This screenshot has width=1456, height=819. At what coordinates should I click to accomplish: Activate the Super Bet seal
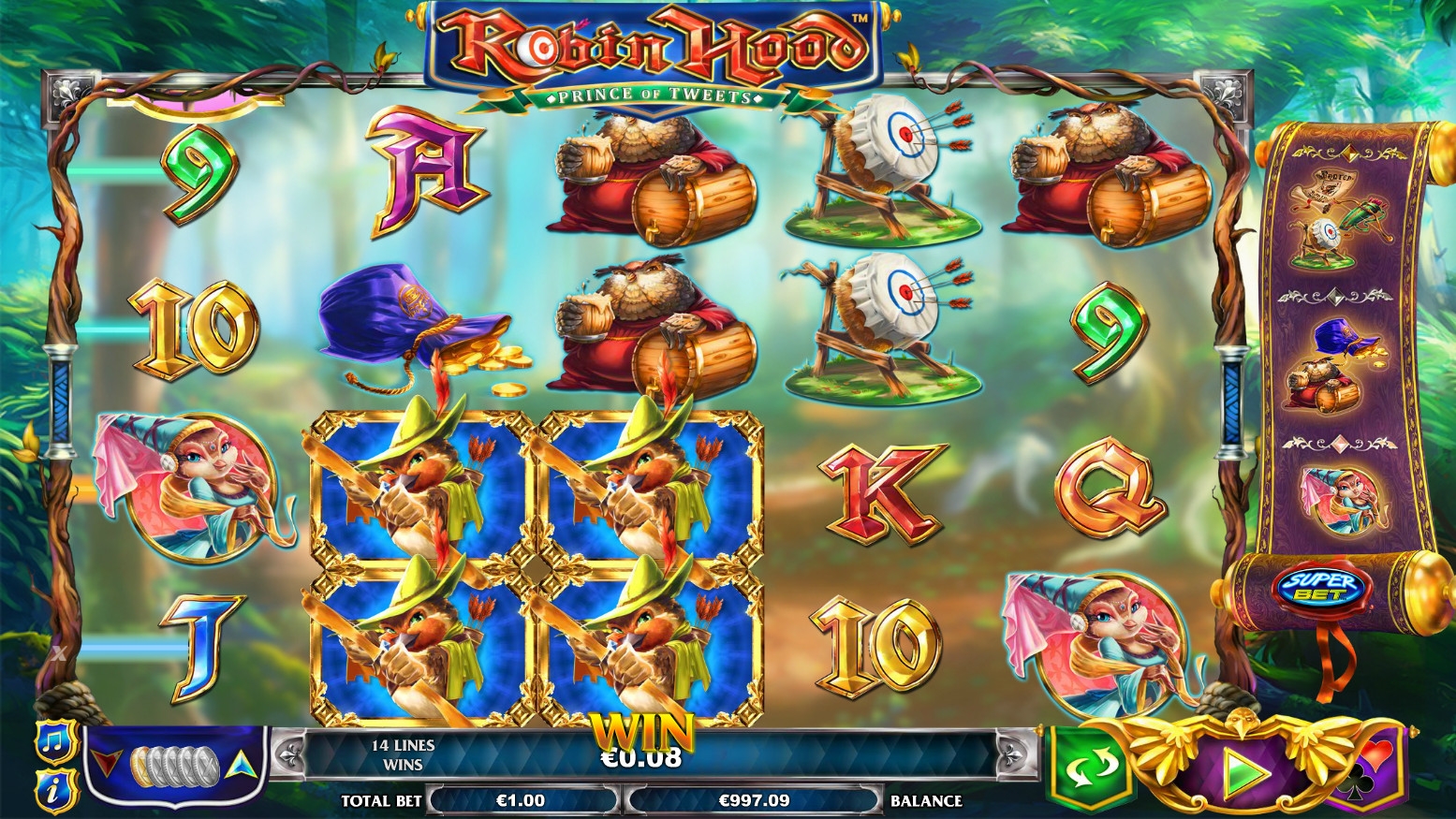(x=1322, y=587)
